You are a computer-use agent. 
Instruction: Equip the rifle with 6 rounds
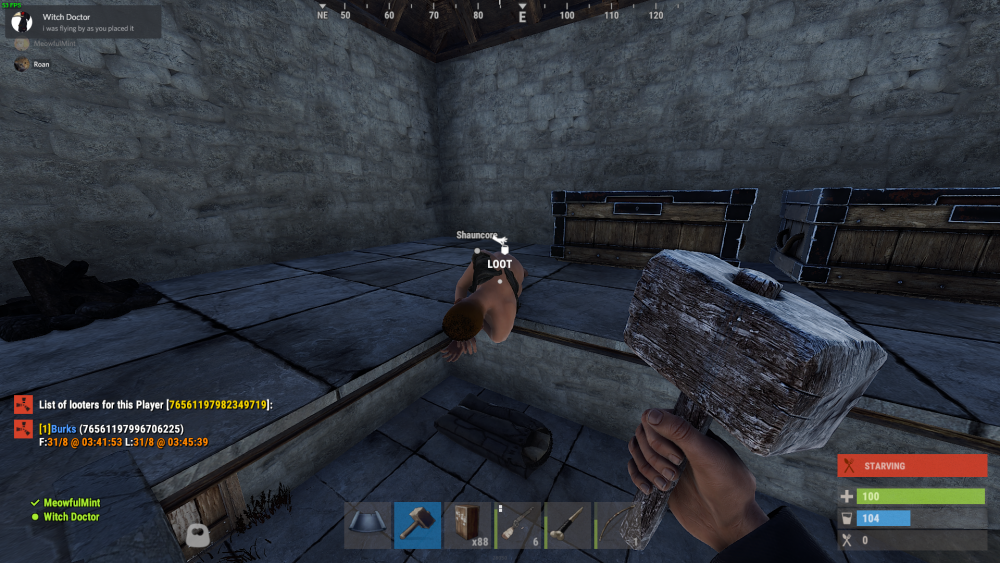(518, 525)
